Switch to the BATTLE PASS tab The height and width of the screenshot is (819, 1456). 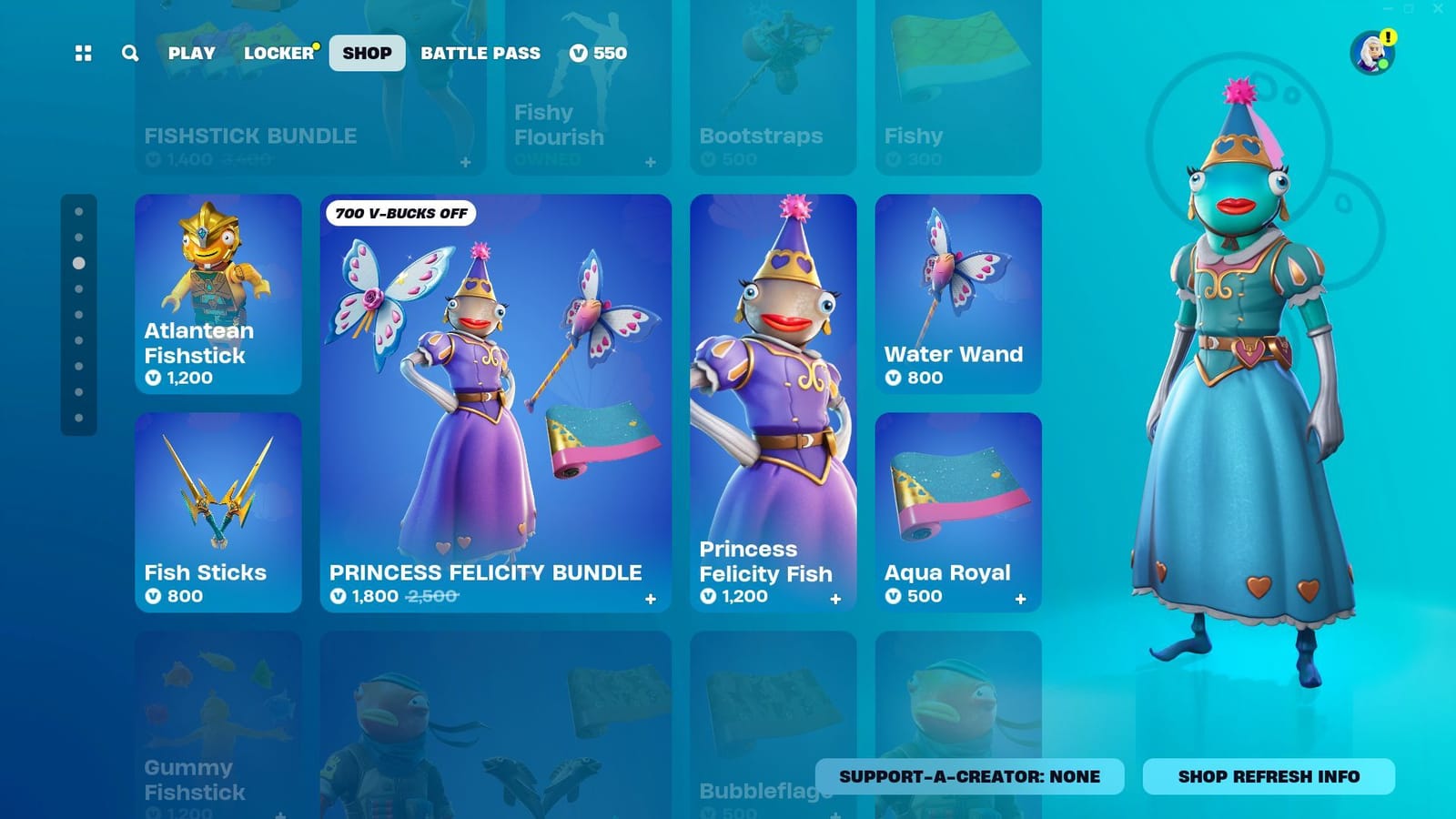(x=480, y=53)
